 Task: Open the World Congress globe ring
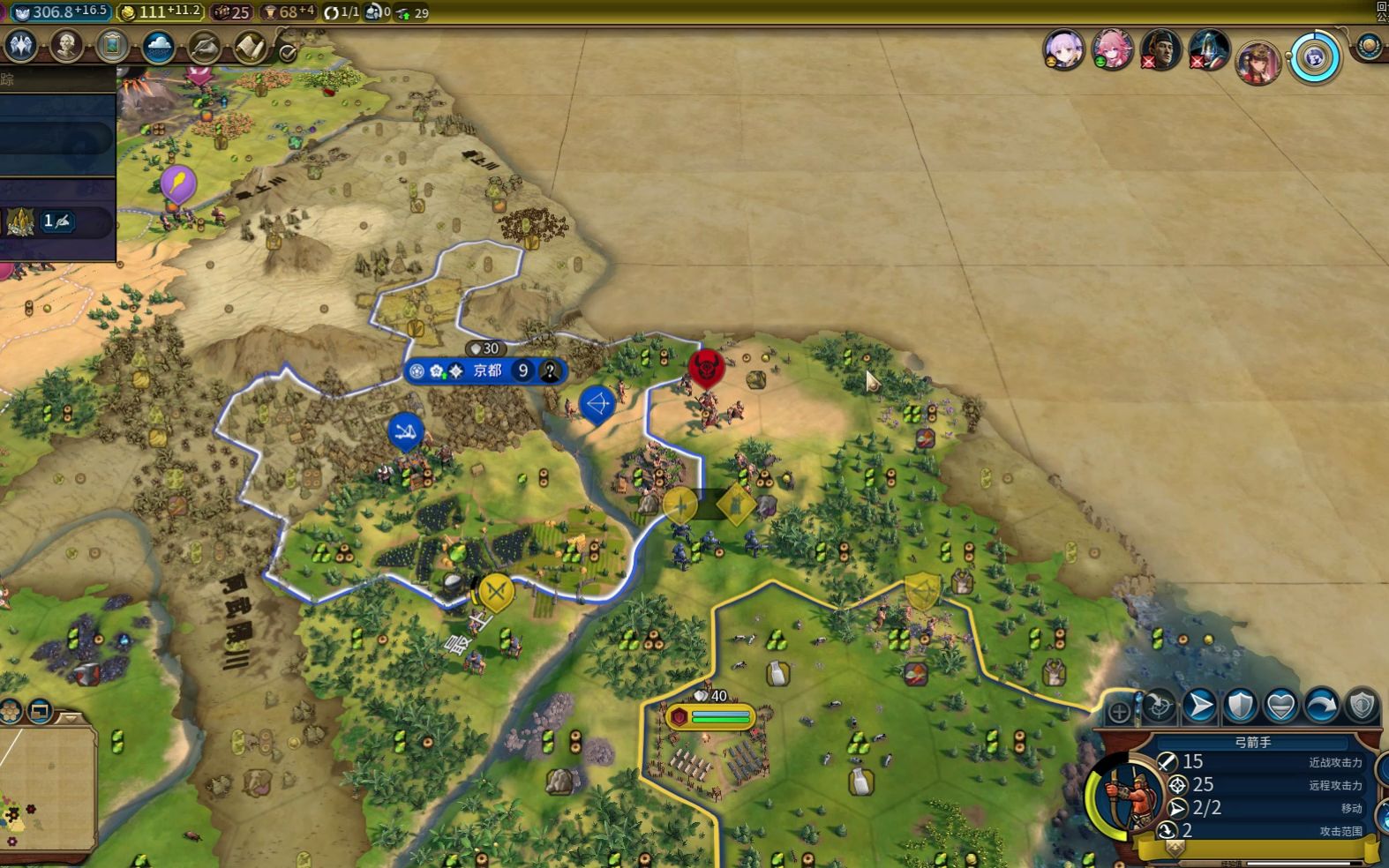tap(1315, 58)
